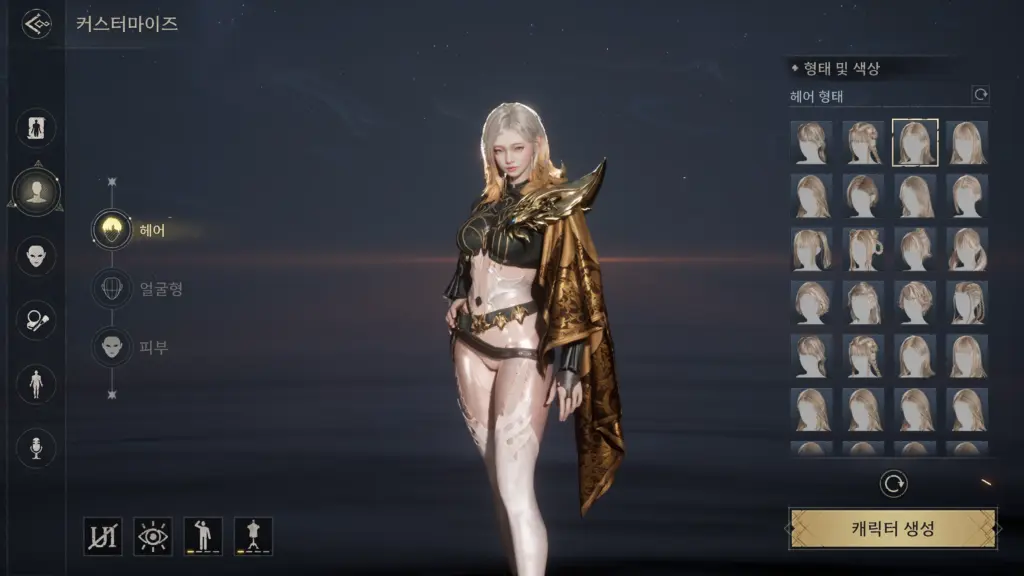Select the highlighted head bust category

pos(37,189)
